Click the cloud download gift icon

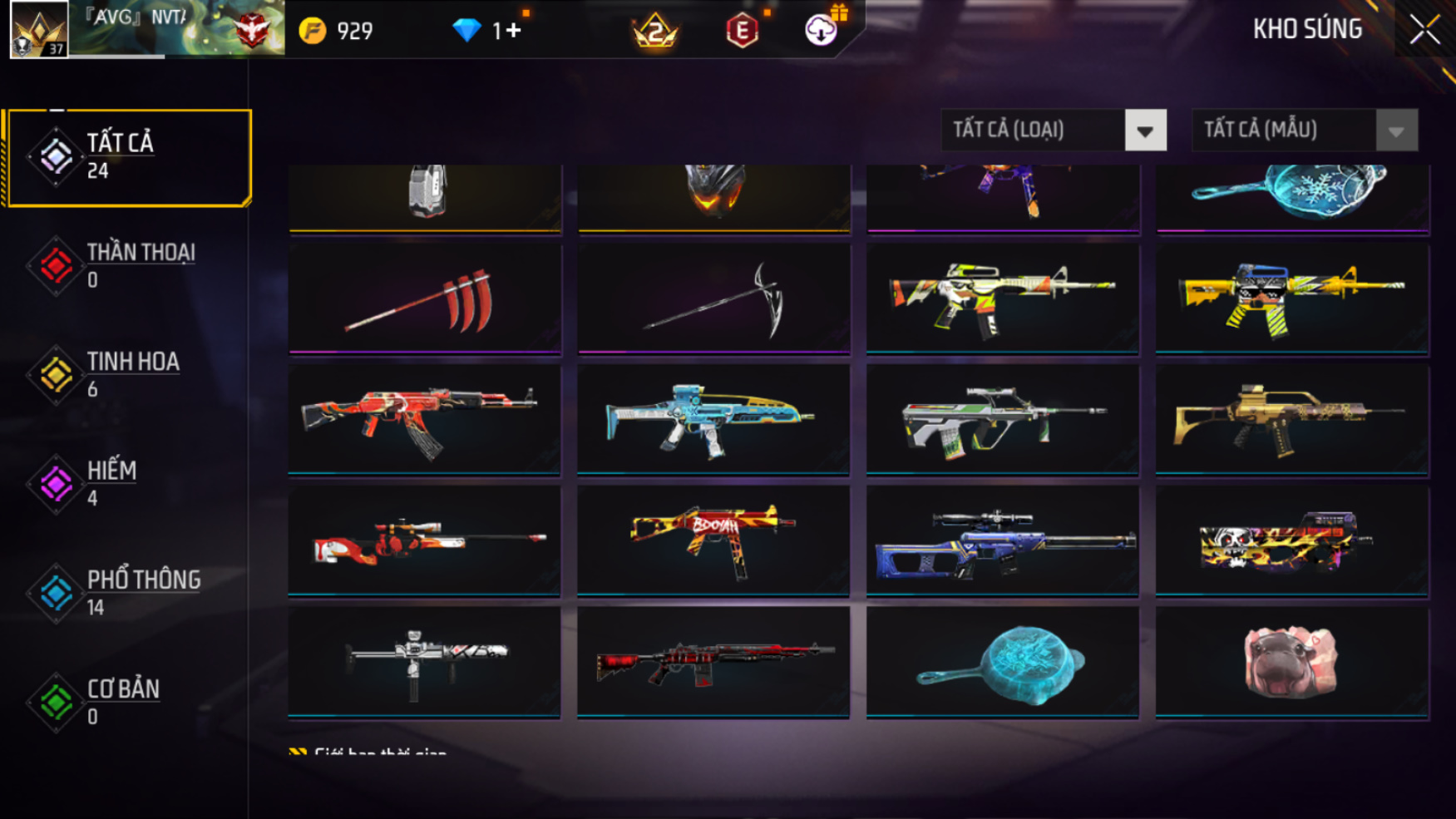click(x=822, y=30)
